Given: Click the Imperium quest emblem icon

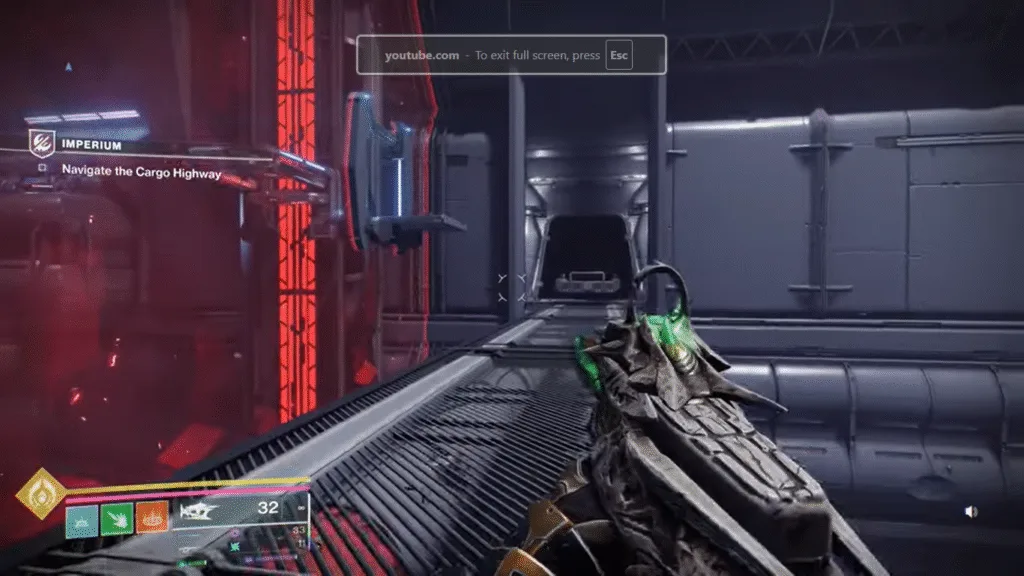Looking at the screenshot, I should (41, 144).
